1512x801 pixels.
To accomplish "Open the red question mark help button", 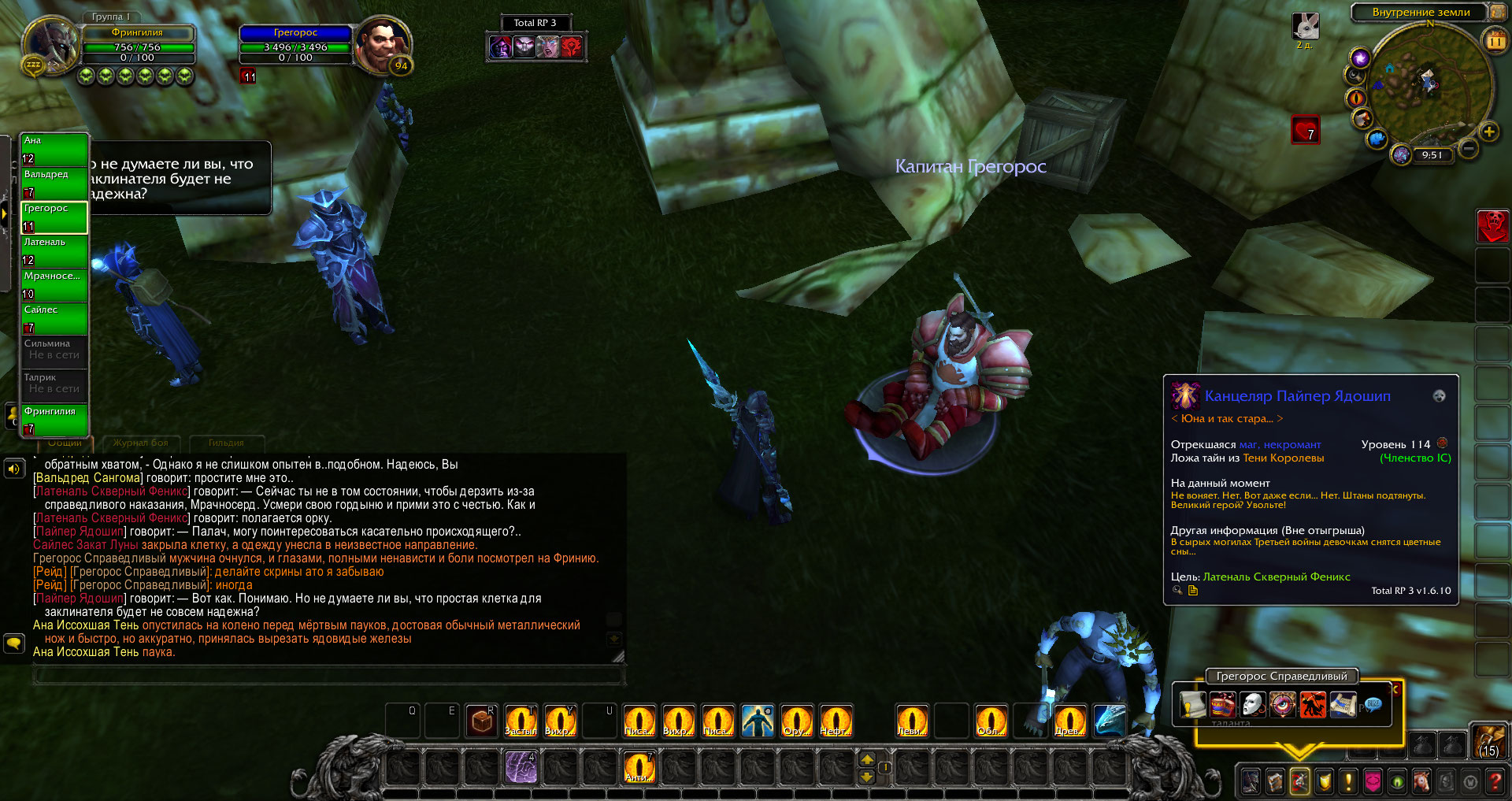I will [x=1495, y=781].
